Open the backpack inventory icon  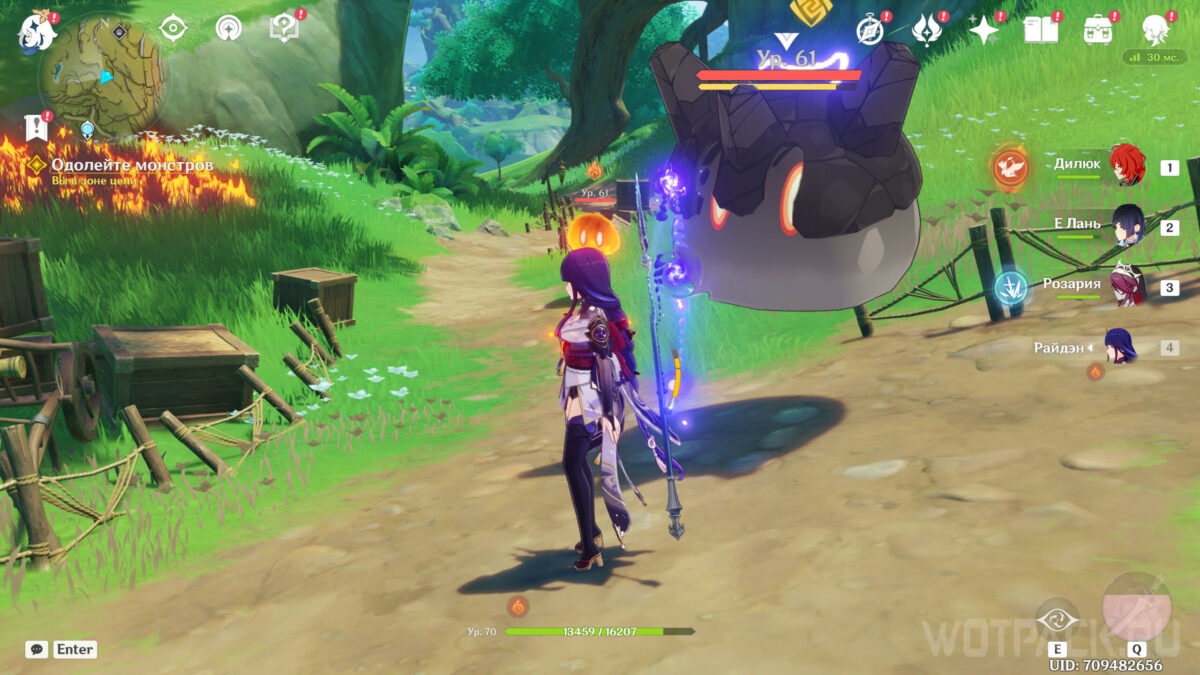(x=1098, y=30)
